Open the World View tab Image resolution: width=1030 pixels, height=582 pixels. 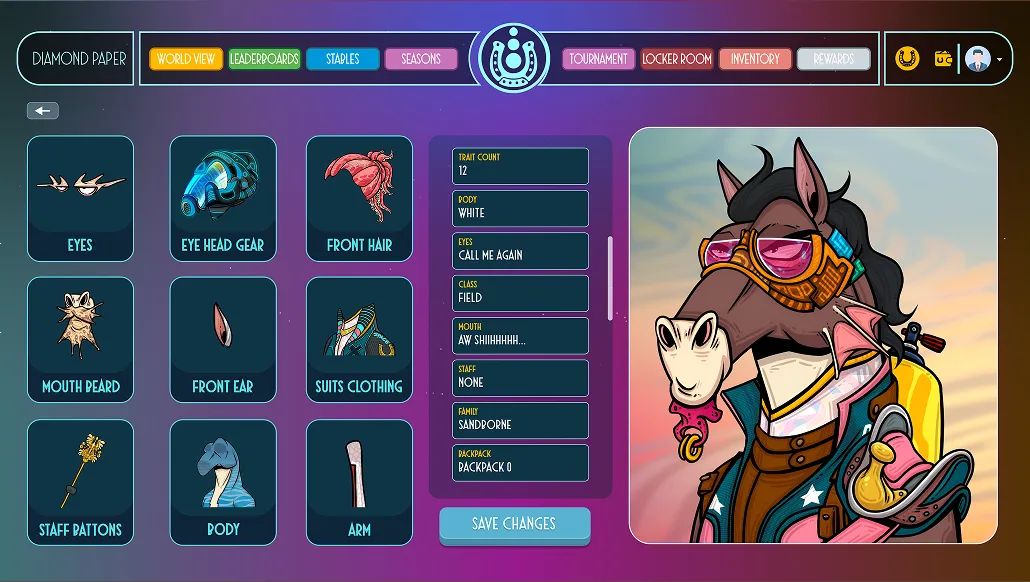pyautogui.click(x=186, y=59)
